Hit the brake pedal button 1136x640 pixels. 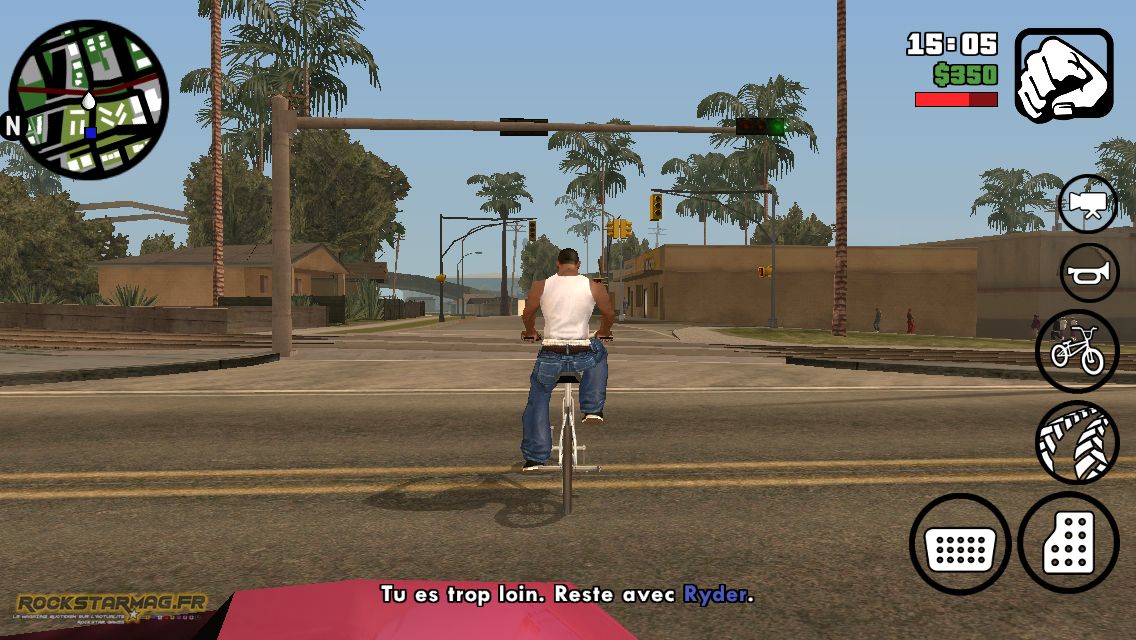pos(960,544)
